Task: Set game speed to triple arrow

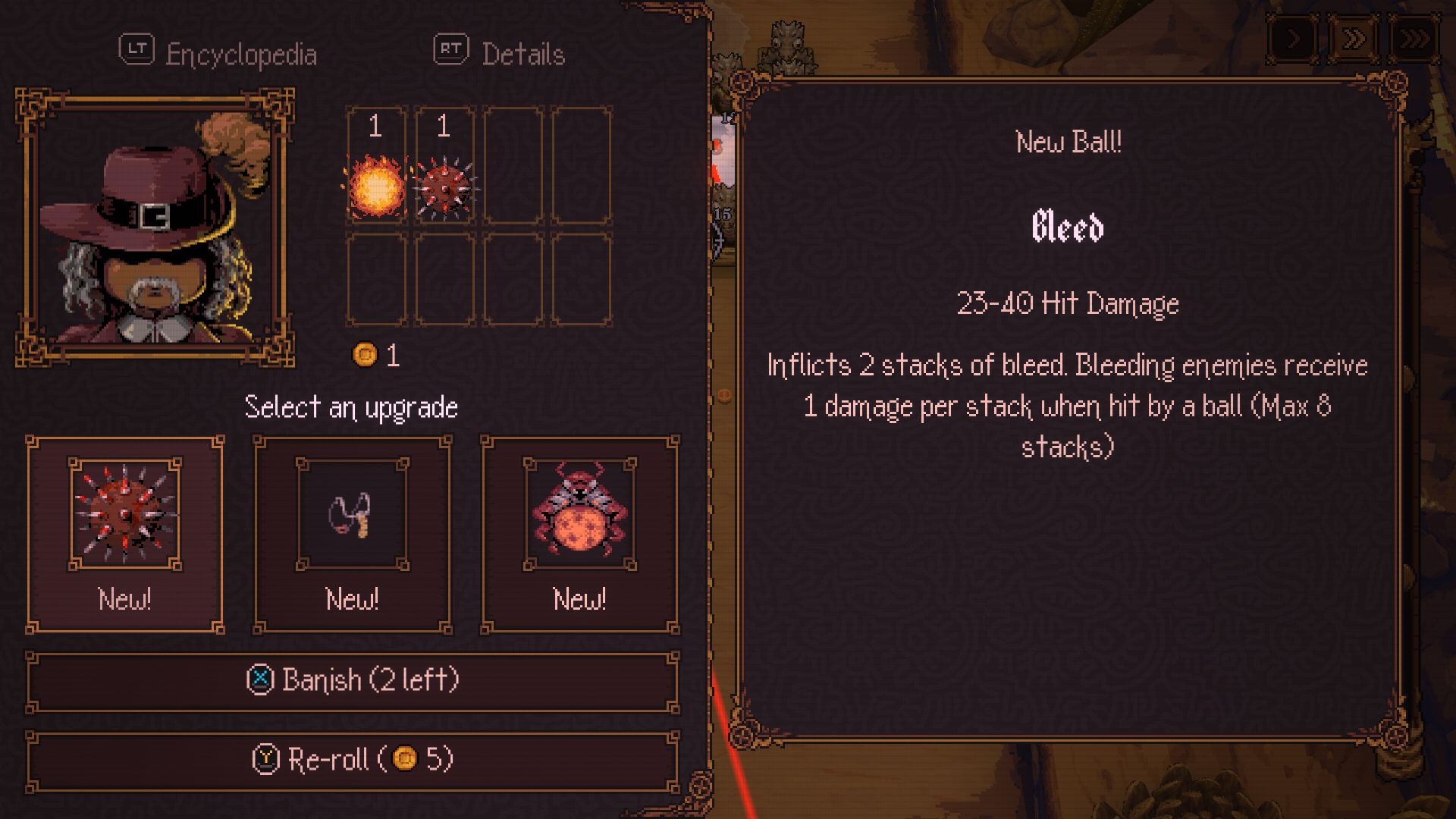Action: (1414, 38)
